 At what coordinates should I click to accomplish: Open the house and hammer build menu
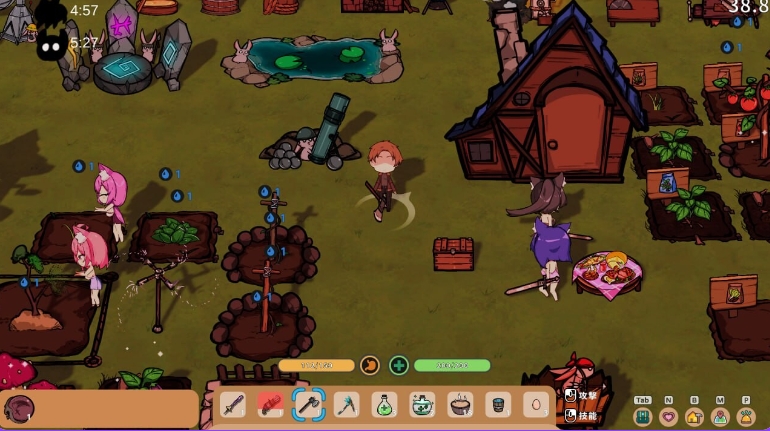[x=694, y=416]
